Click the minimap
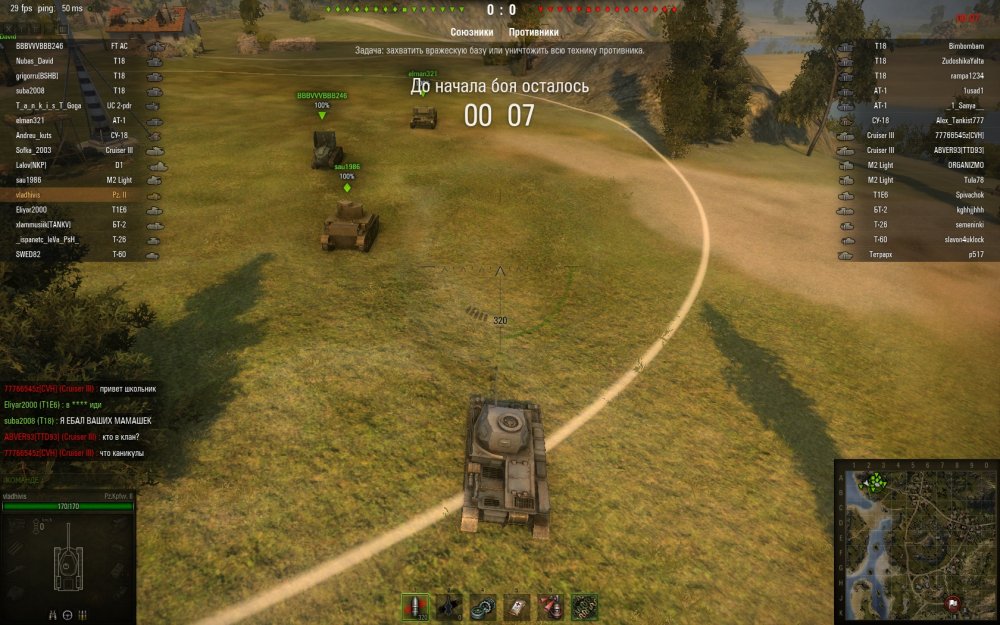1000x625 pixels. click(x=916, y=541)
